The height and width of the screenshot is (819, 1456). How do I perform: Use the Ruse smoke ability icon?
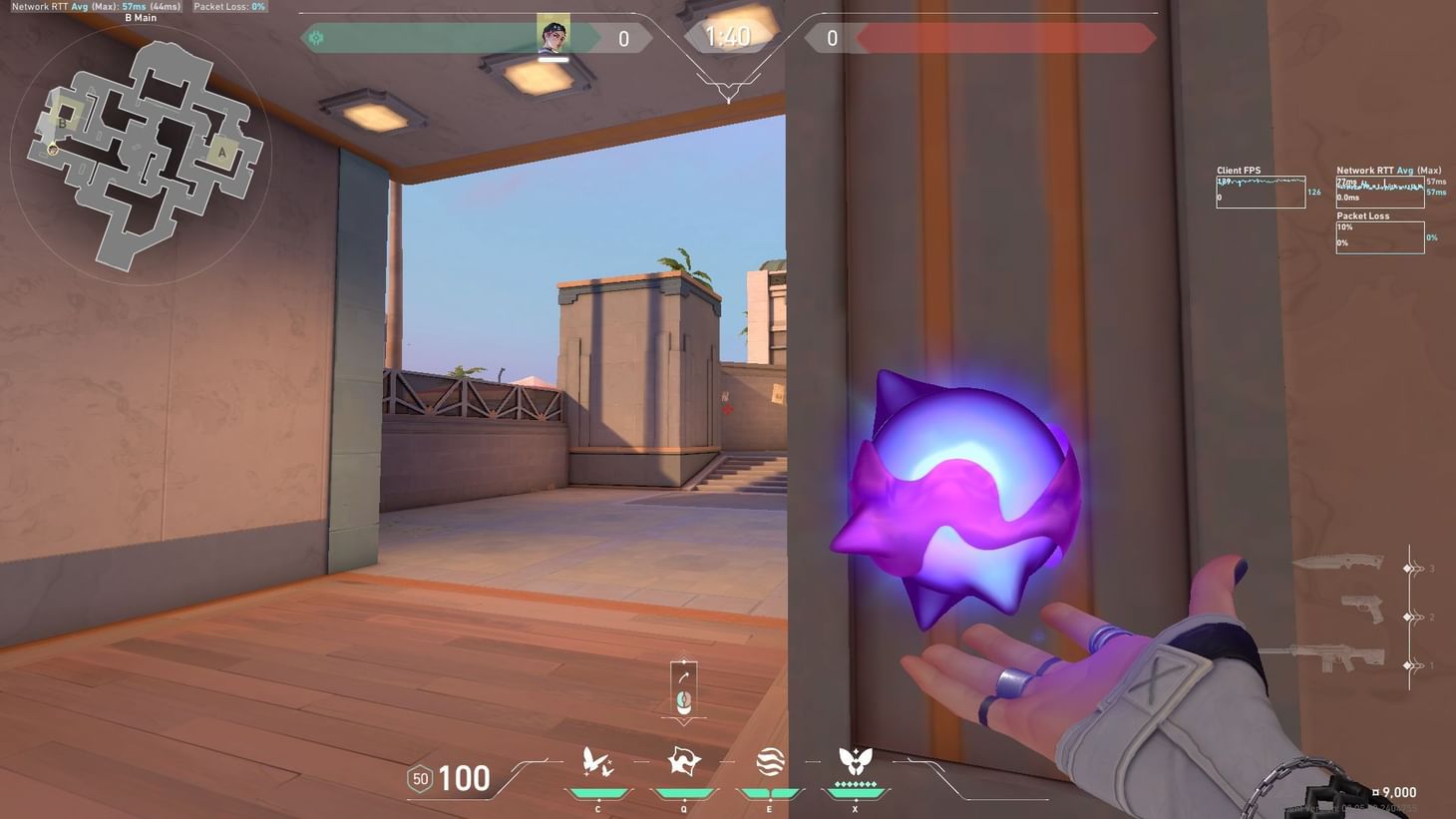pyautogui.click(x=768, y=763)
